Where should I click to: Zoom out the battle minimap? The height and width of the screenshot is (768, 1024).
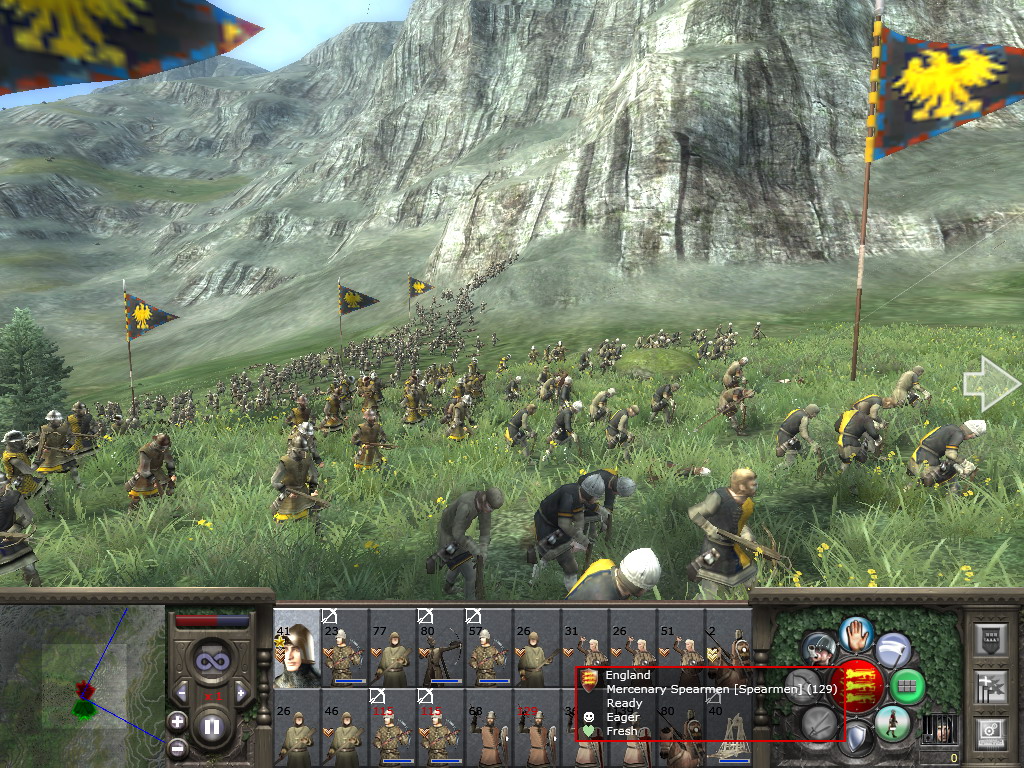[177, 746]
